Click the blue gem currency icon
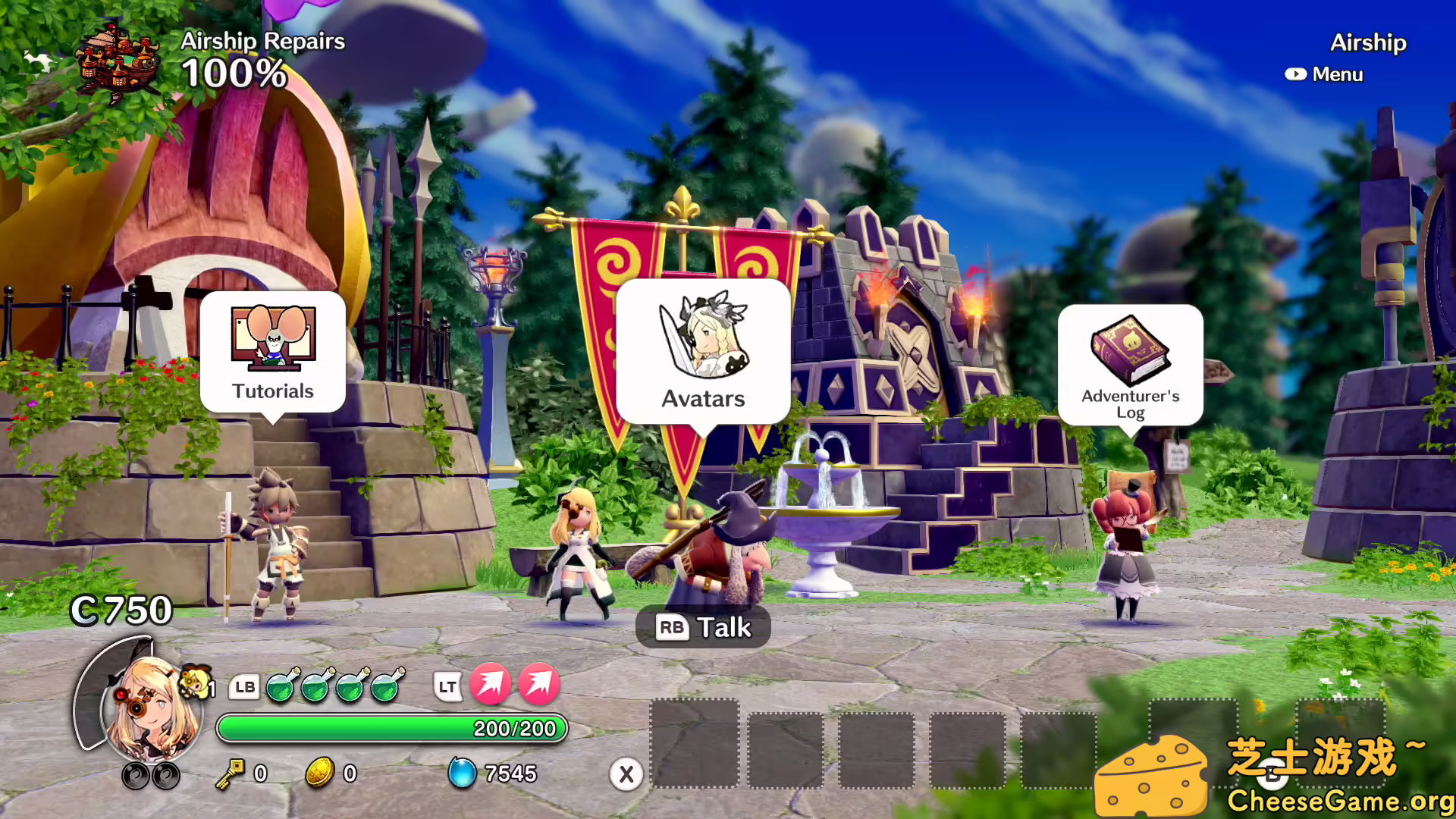1456x819 pixels. point(461,773)
